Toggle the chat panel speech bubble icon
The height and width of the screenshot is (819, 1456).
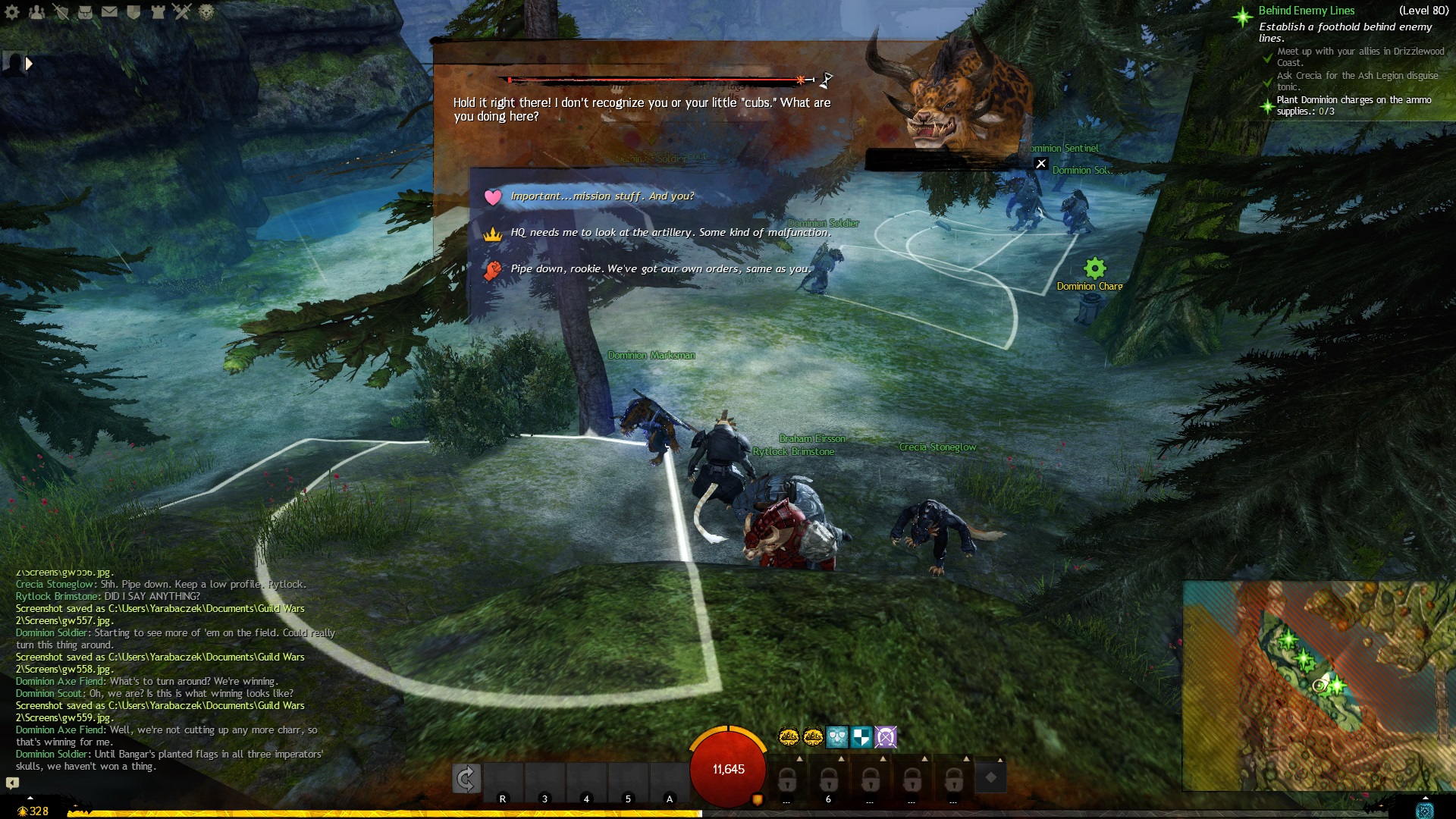coord(12,783)
